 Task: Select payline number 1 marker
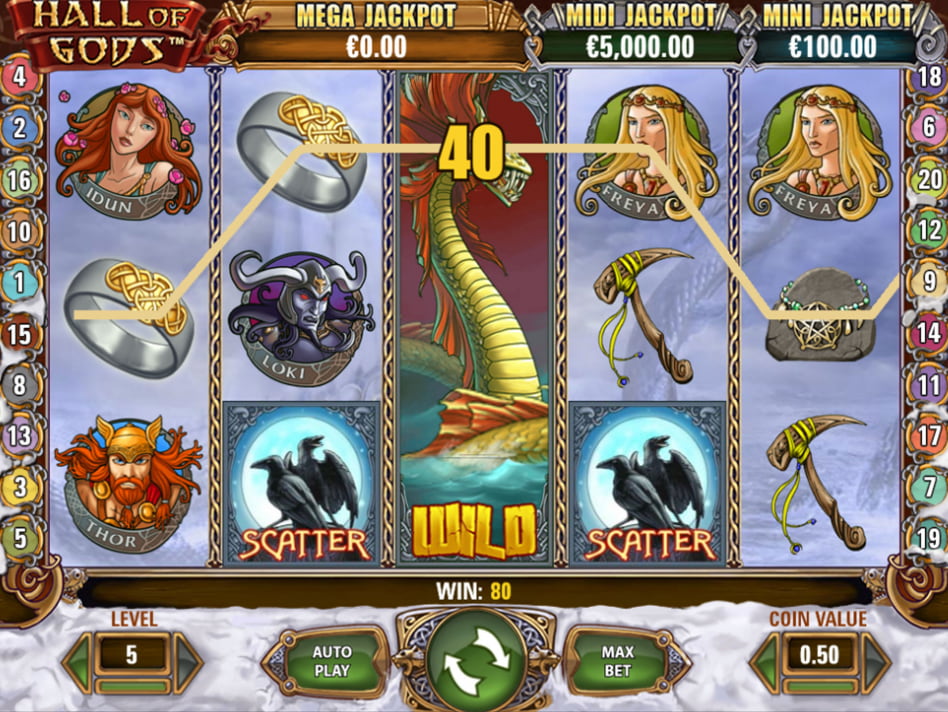(20, 282)
